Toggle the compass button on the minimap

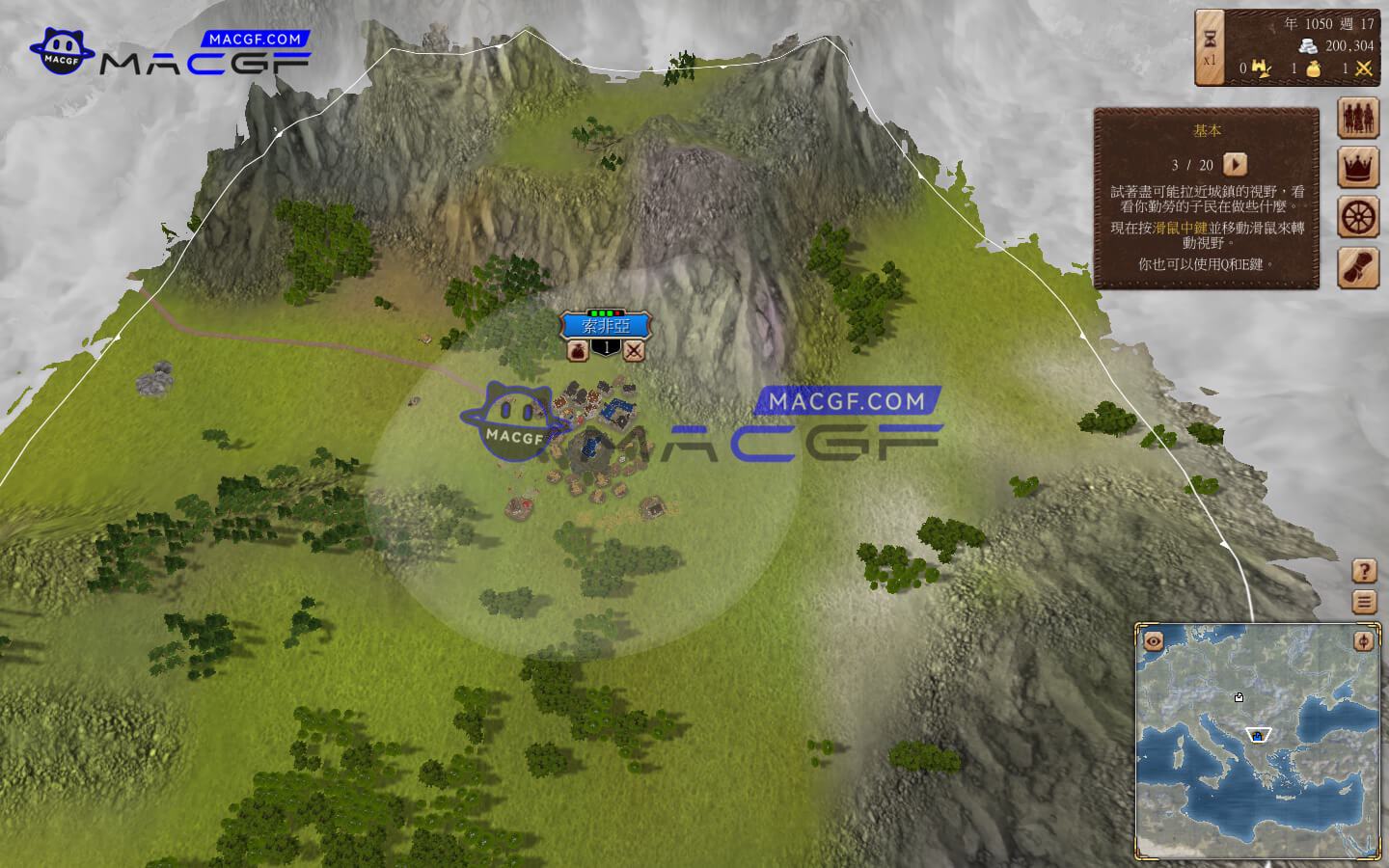pyautogui.click(x=1366, y=640)
